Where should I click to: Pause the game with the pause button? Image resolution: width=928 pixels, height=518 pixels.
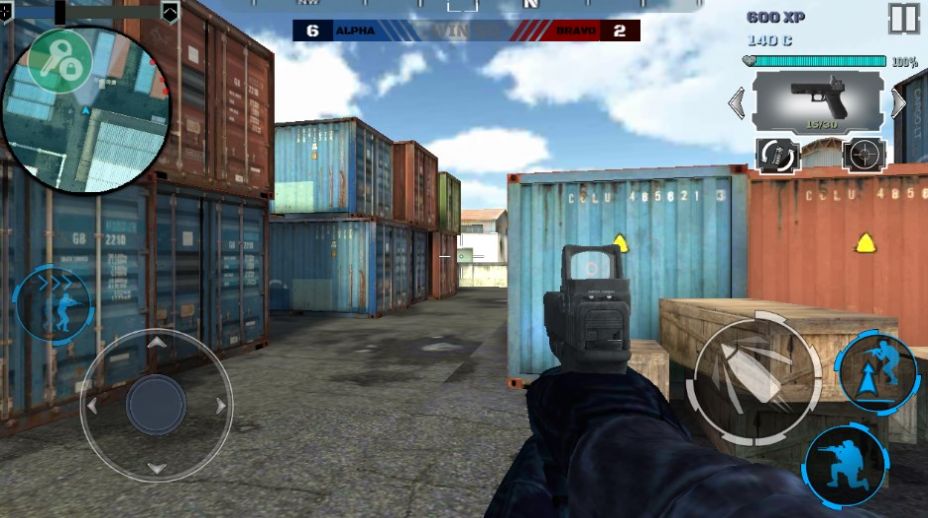tap(903, 18)
